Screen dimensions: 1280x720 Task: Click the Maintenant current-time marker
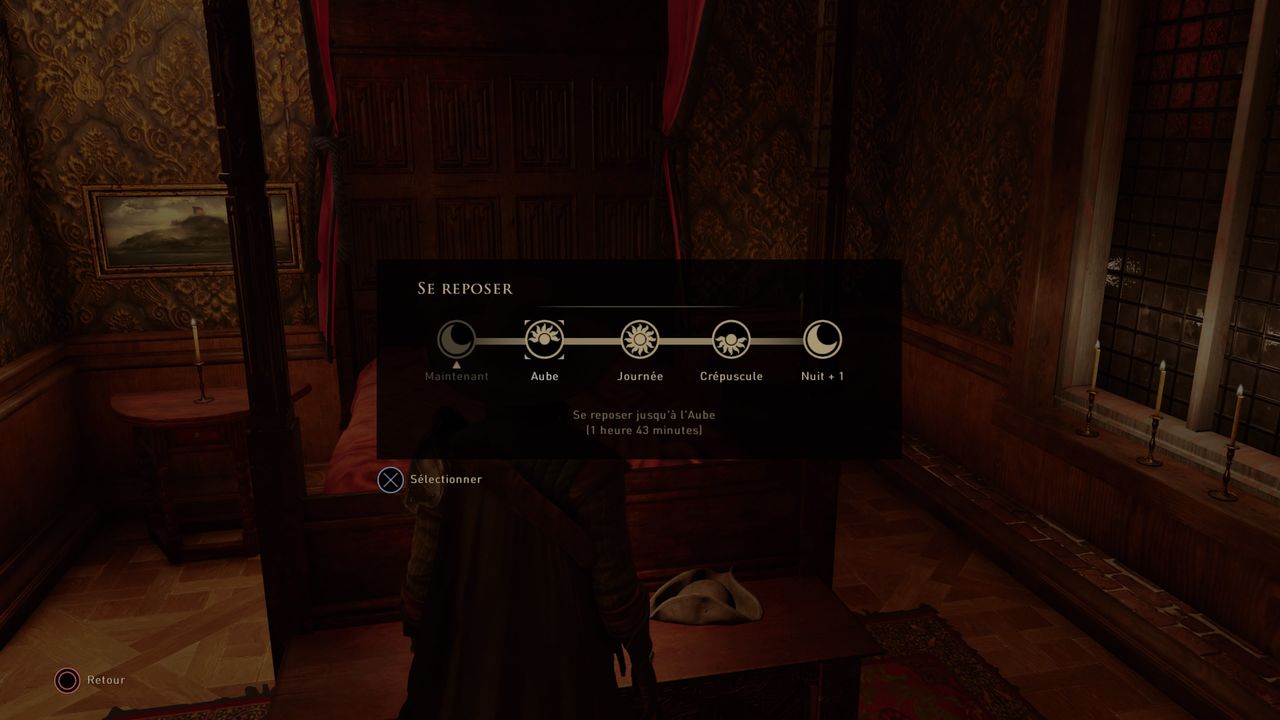click(456, 340)
